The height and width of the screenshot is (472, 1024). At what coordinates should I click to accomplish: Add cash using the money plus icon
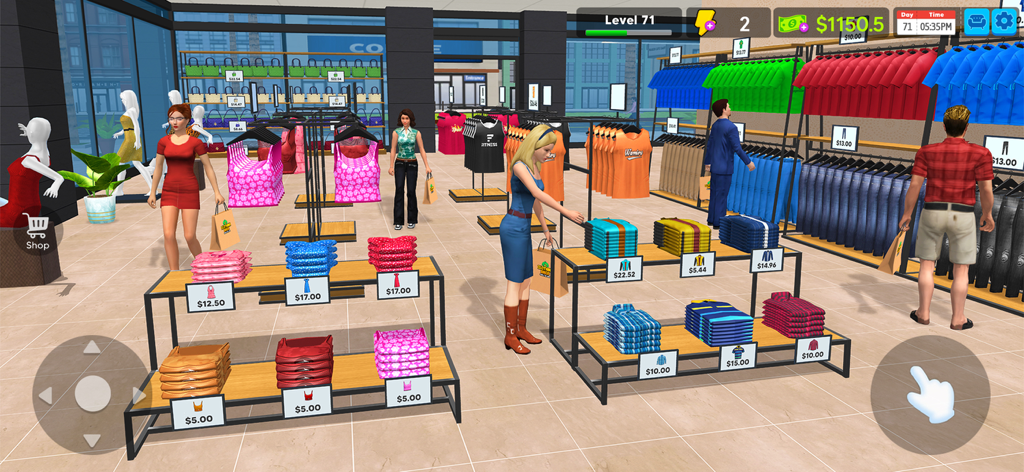coord(792,23)
